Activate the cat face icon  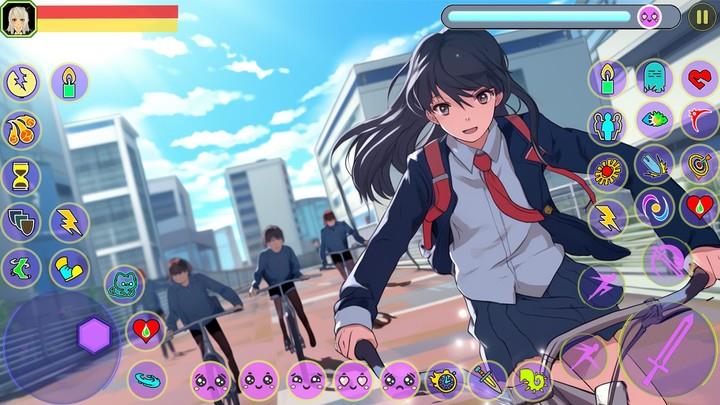click(x=124, y=285)
